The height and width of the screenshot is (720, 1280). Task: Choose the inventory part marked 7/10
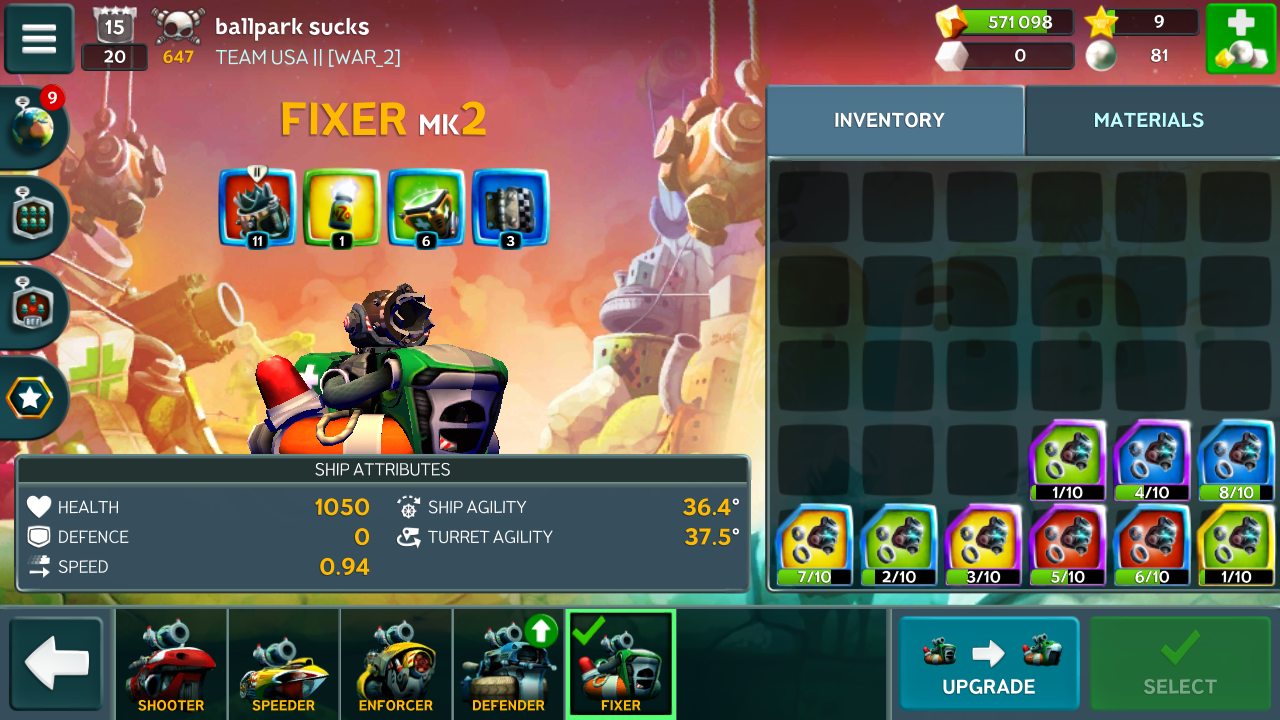click(814, 545)
